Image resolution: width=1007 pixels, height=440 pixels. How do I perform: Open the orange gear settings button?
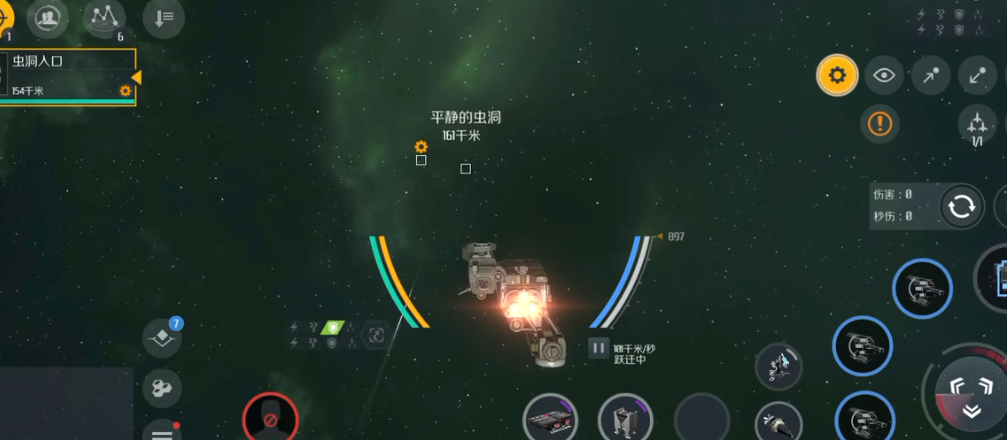click(837, 75)
